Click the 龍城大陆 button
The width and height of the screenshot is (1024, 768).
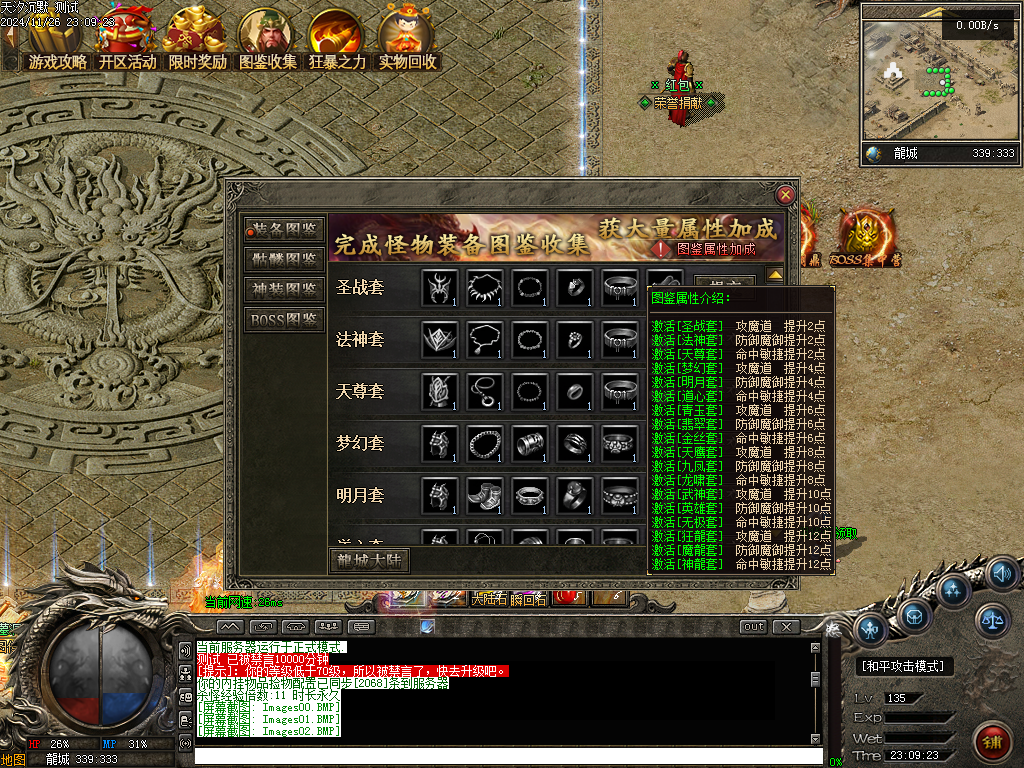coord(369,561)
